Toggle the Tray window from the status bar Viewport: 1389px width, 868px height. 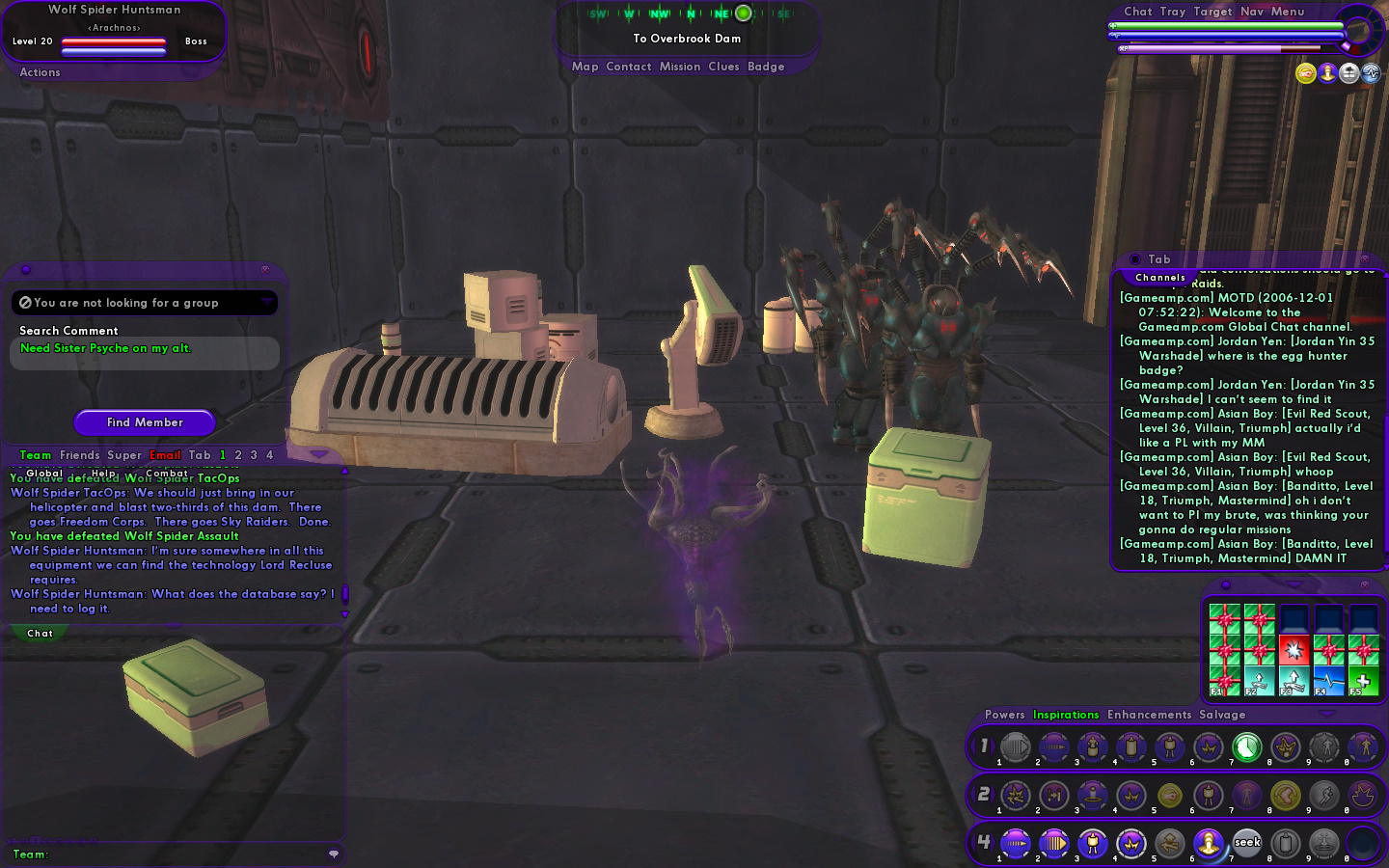[x=1173, y=12]
